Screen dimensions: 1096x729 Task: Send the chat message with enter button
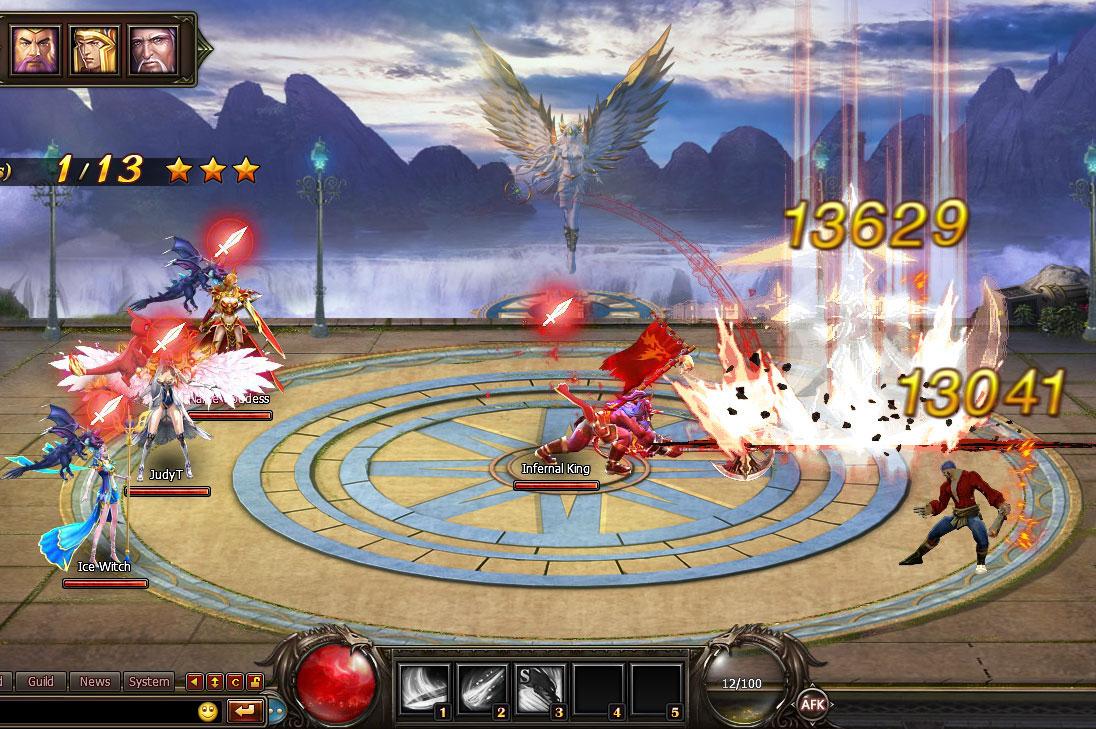(244, 711)
